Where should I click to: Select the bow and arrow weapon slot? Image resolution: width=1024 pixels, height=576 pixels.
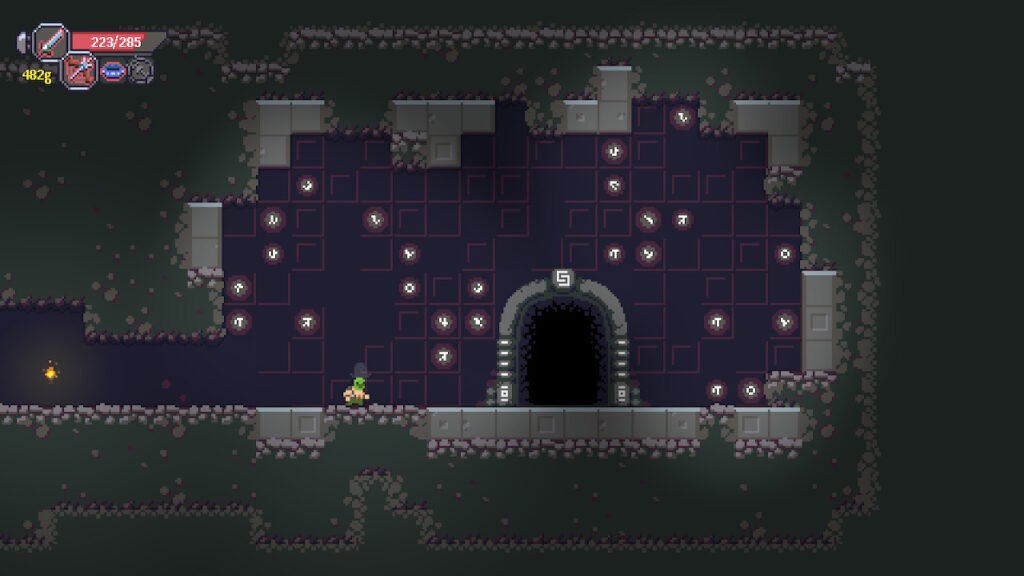tap(79, 70)
